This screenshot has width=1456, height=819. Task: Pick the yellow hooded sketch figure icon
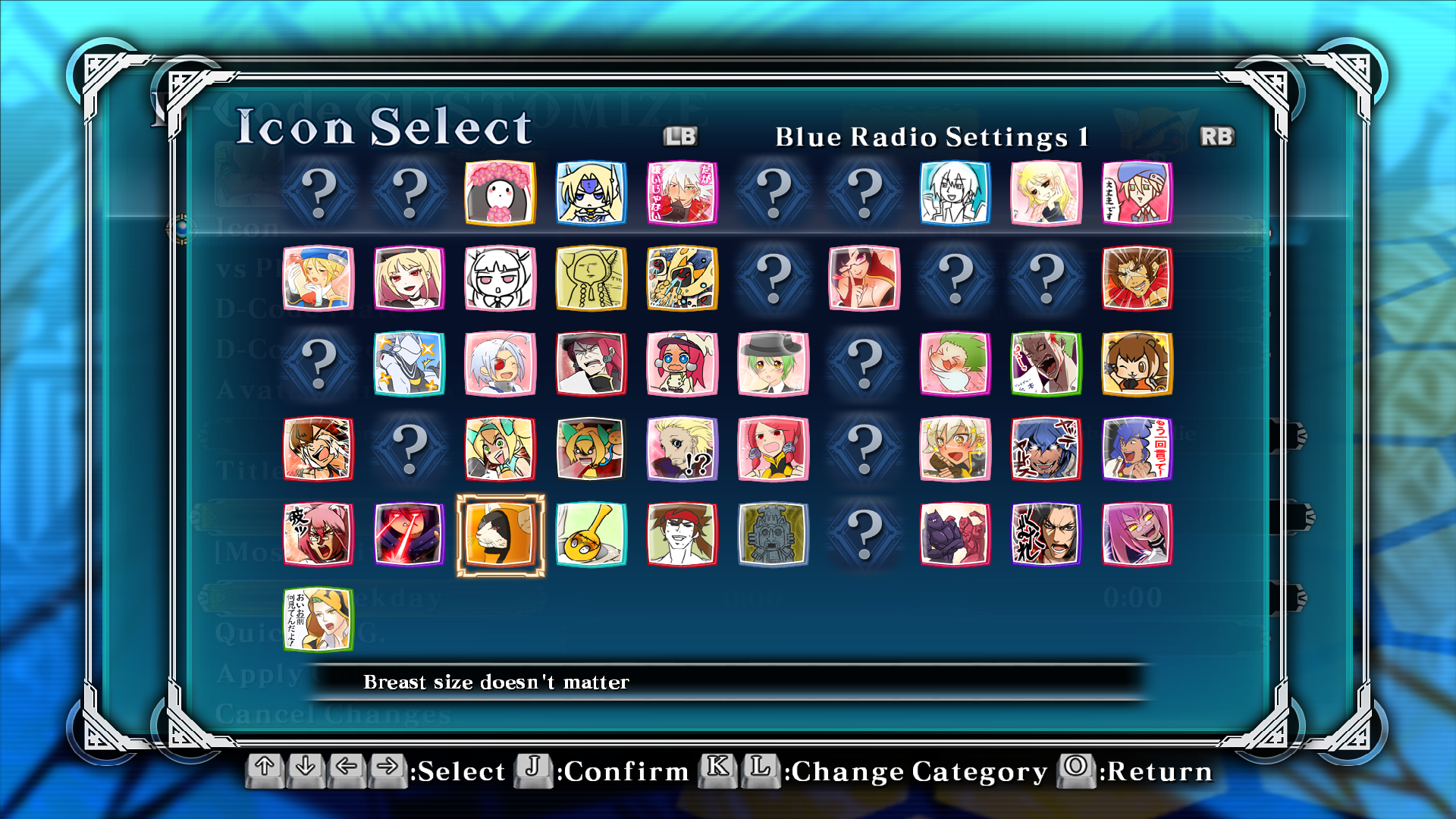[x=591, y=278]
